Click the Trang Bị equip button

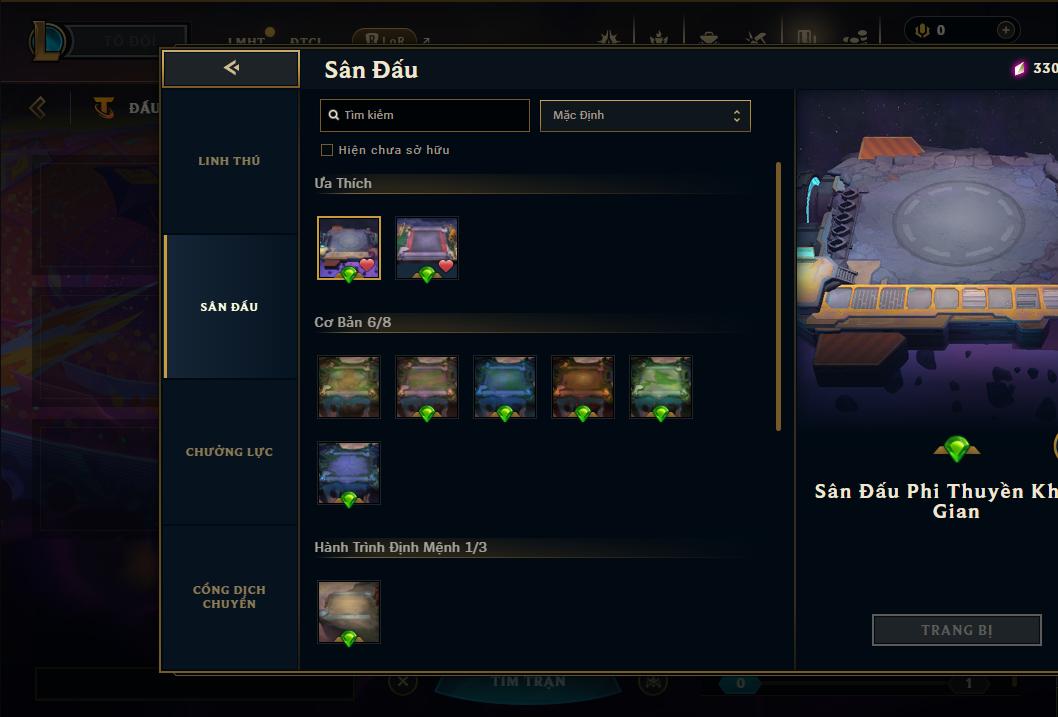(956, 630)
